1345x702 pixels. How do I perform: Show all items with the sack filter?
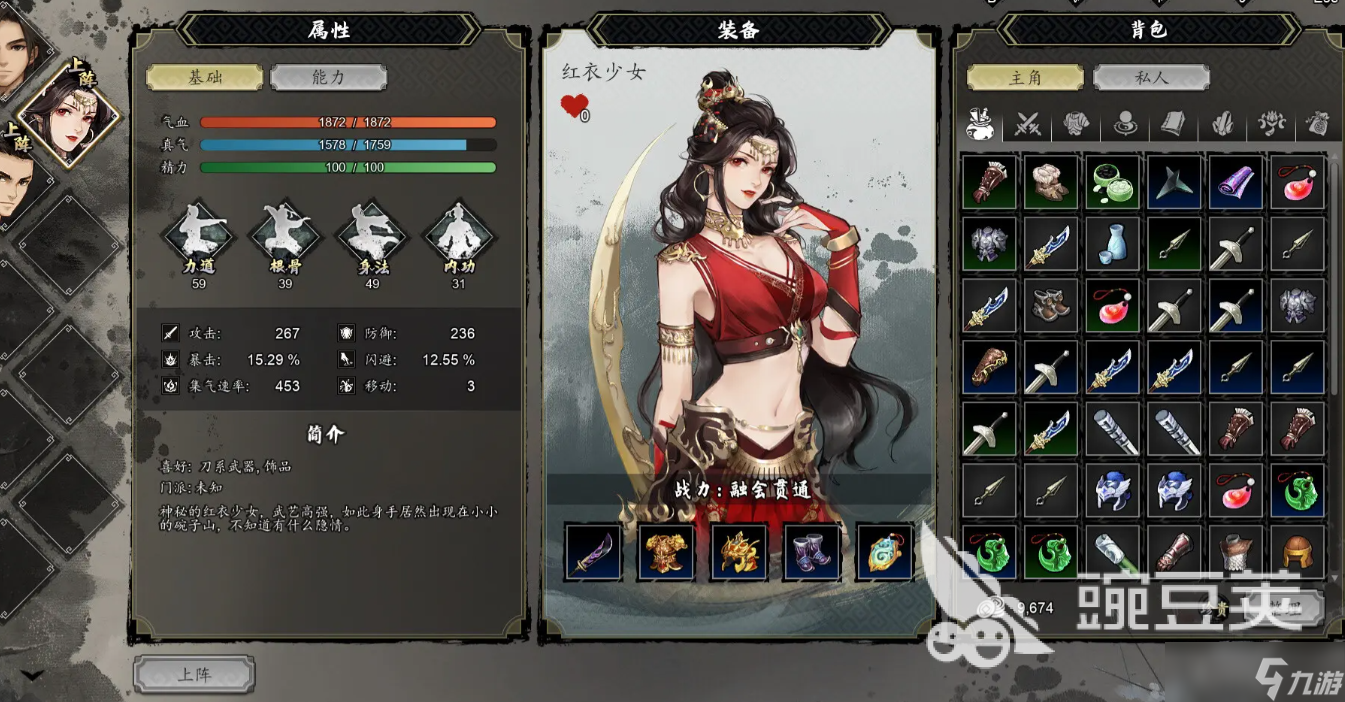point(980,124)
